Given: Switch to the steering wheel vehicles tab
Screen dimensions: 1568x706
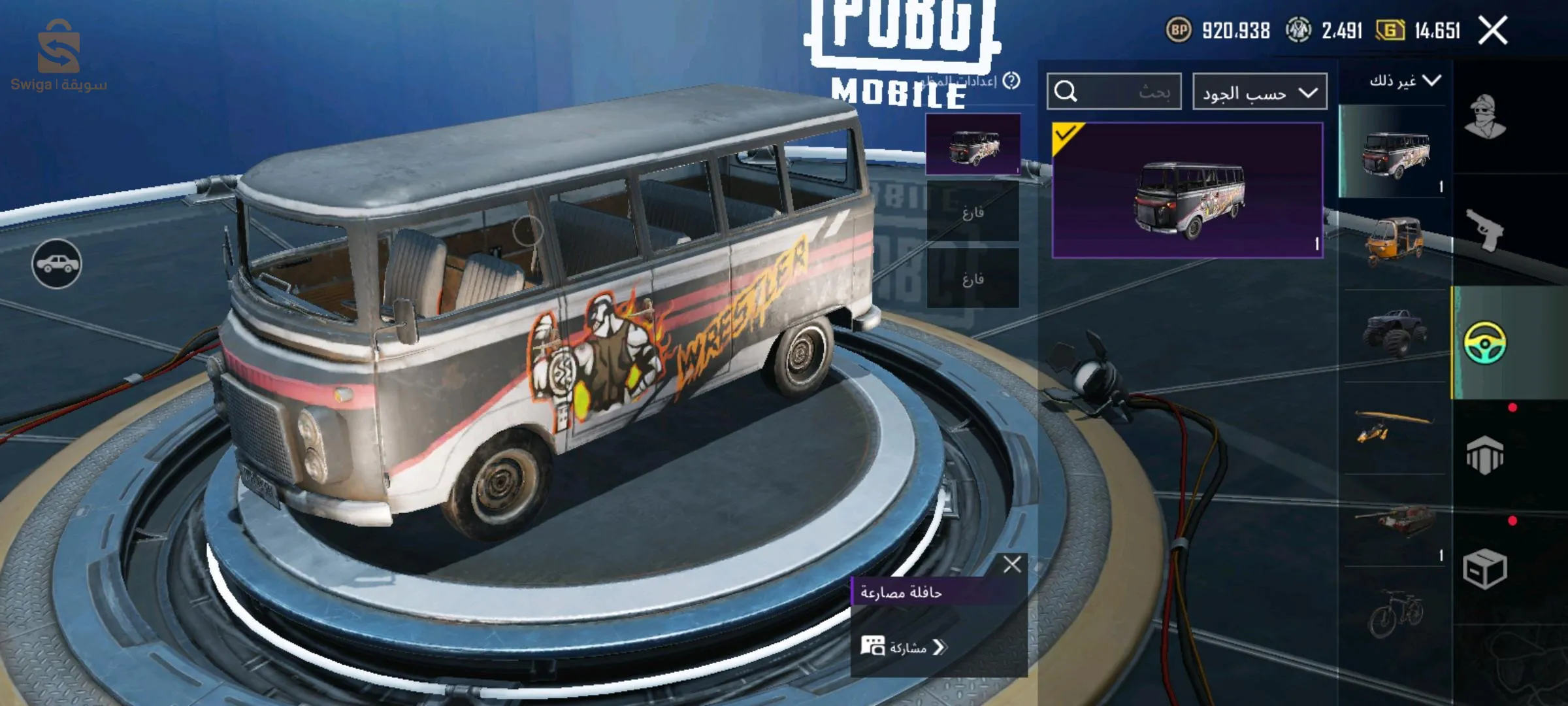Looking at the screenshot, I should (1484, 342).
